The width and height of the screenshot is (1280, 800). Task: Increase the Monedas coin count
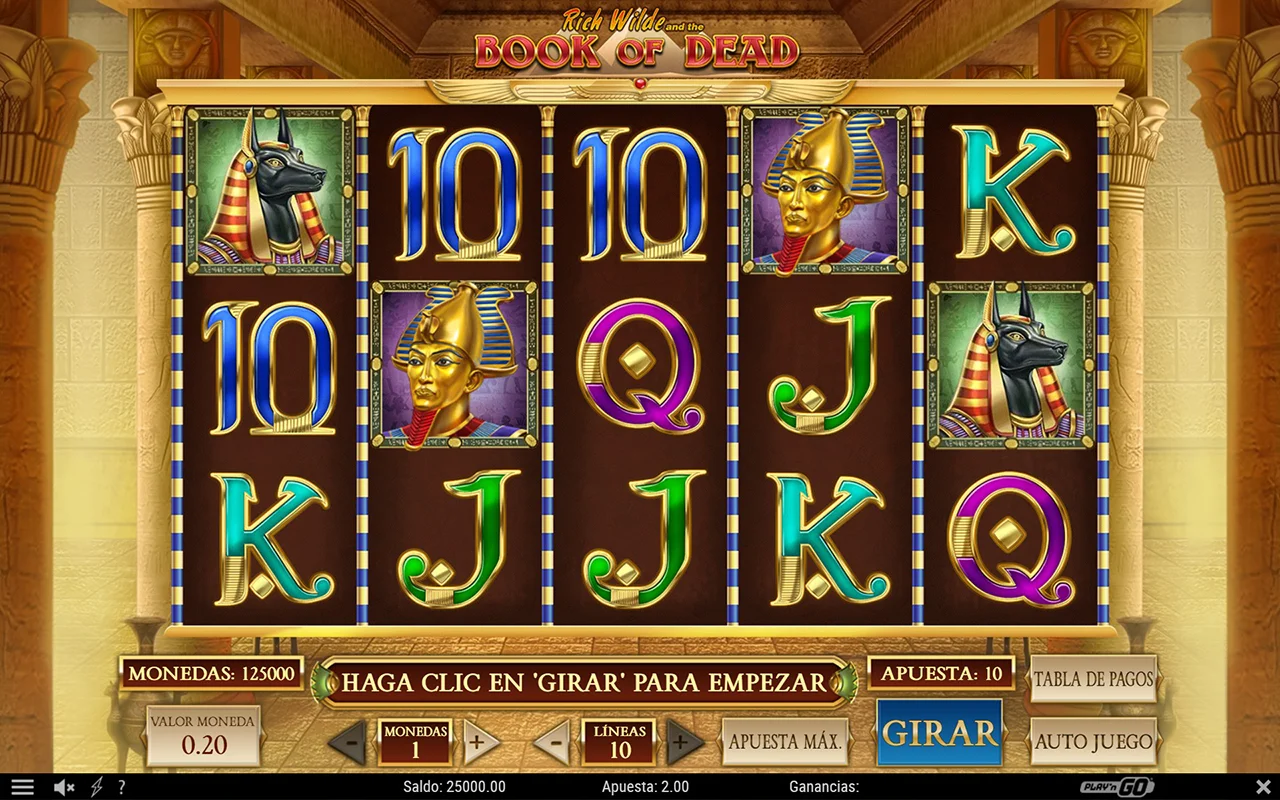480,742
